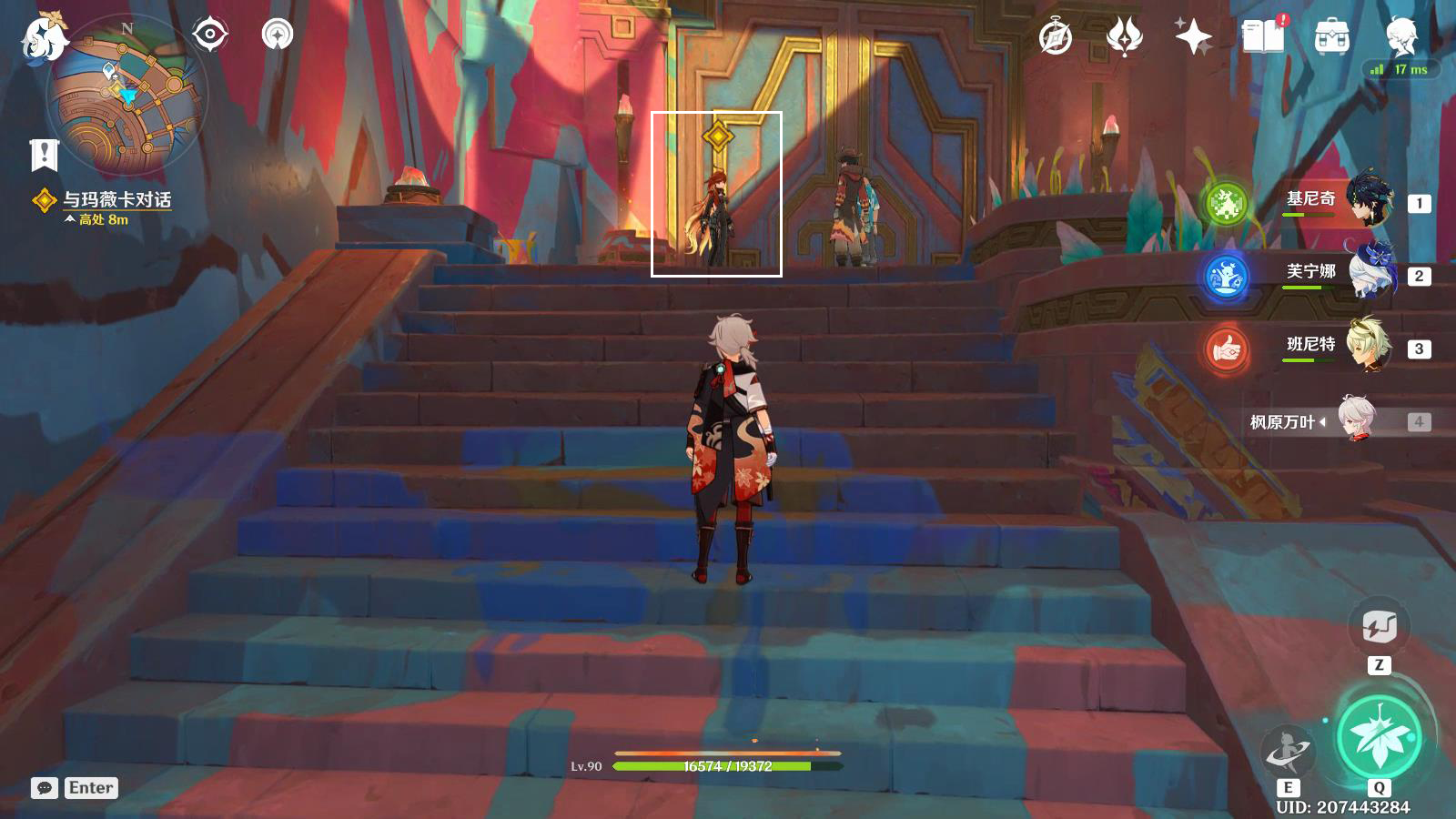
Task: Use the elemental skill icon
Action: click(1288, 752)
